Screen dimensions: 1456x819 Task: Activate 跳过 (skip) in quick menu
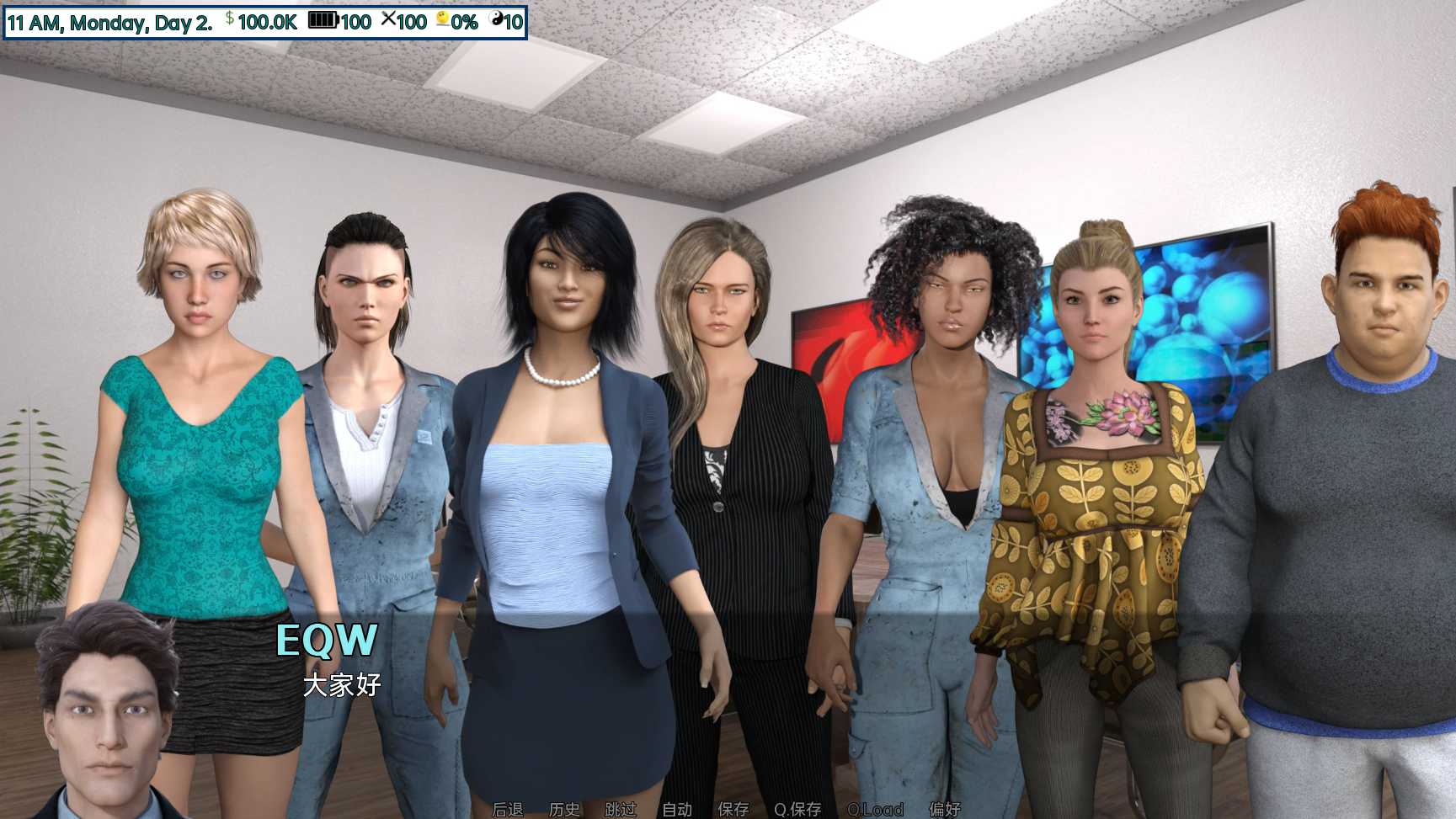click(x=621, y=809)
